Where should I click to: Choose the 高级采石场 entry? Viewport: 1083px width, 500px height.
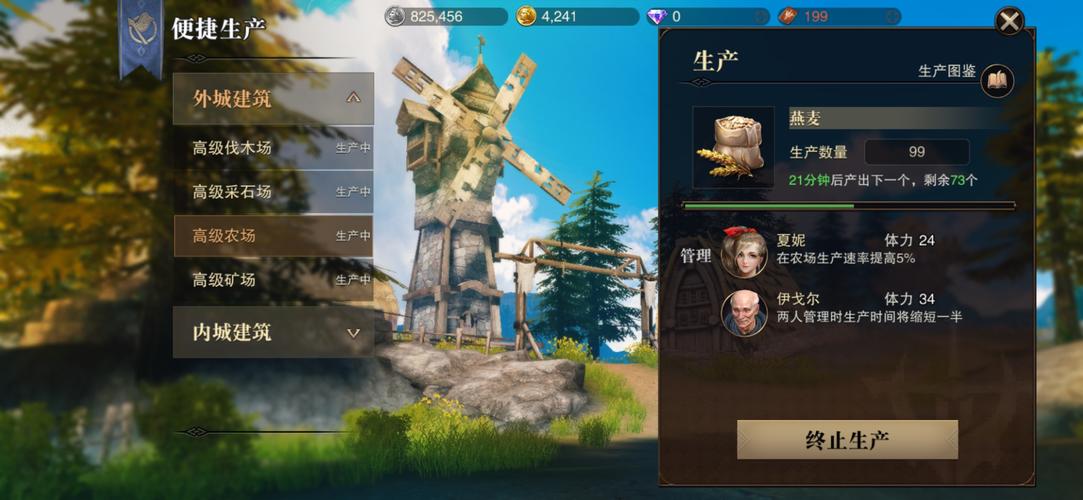pyautogui.click(x=273, y=192)
